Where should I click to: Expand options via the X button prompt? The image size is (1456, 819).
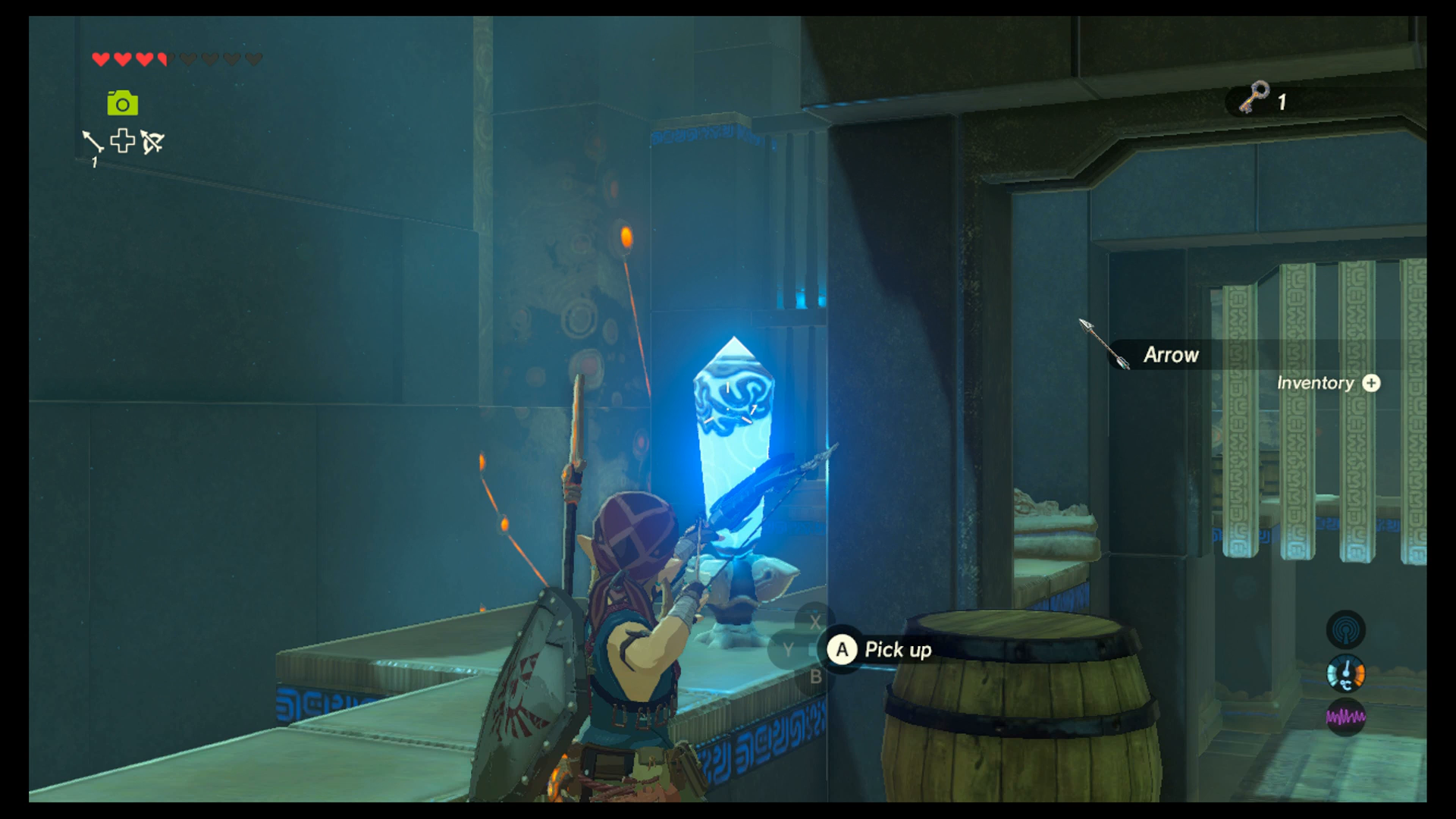coord(817,620)
